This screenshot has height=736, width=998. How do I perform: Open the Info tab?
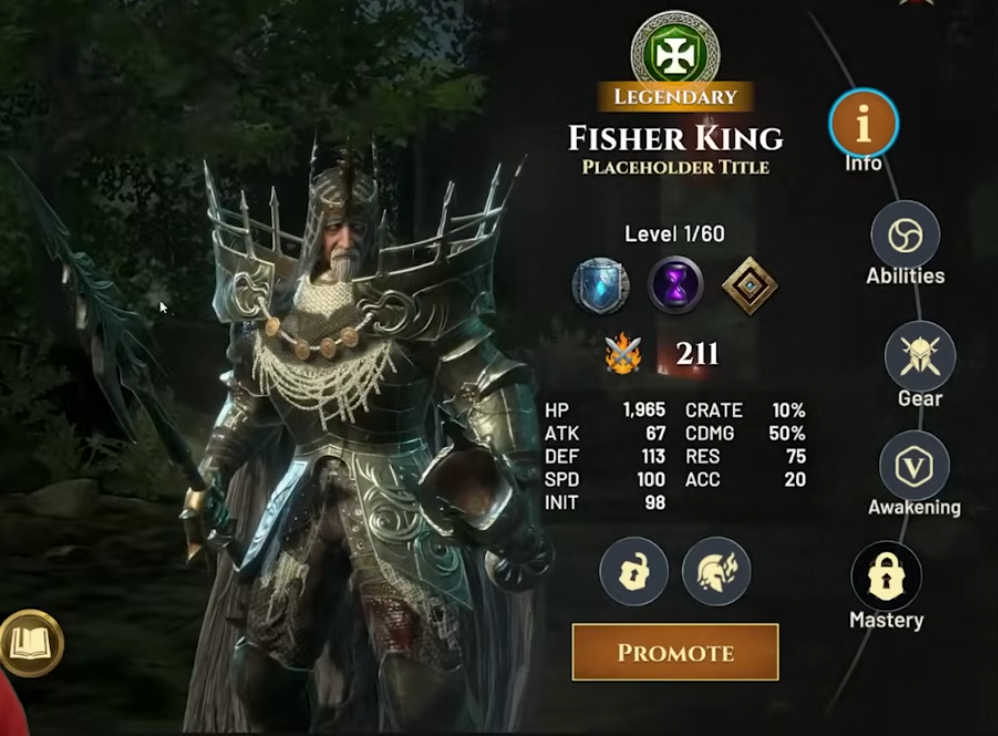(863, 124)
